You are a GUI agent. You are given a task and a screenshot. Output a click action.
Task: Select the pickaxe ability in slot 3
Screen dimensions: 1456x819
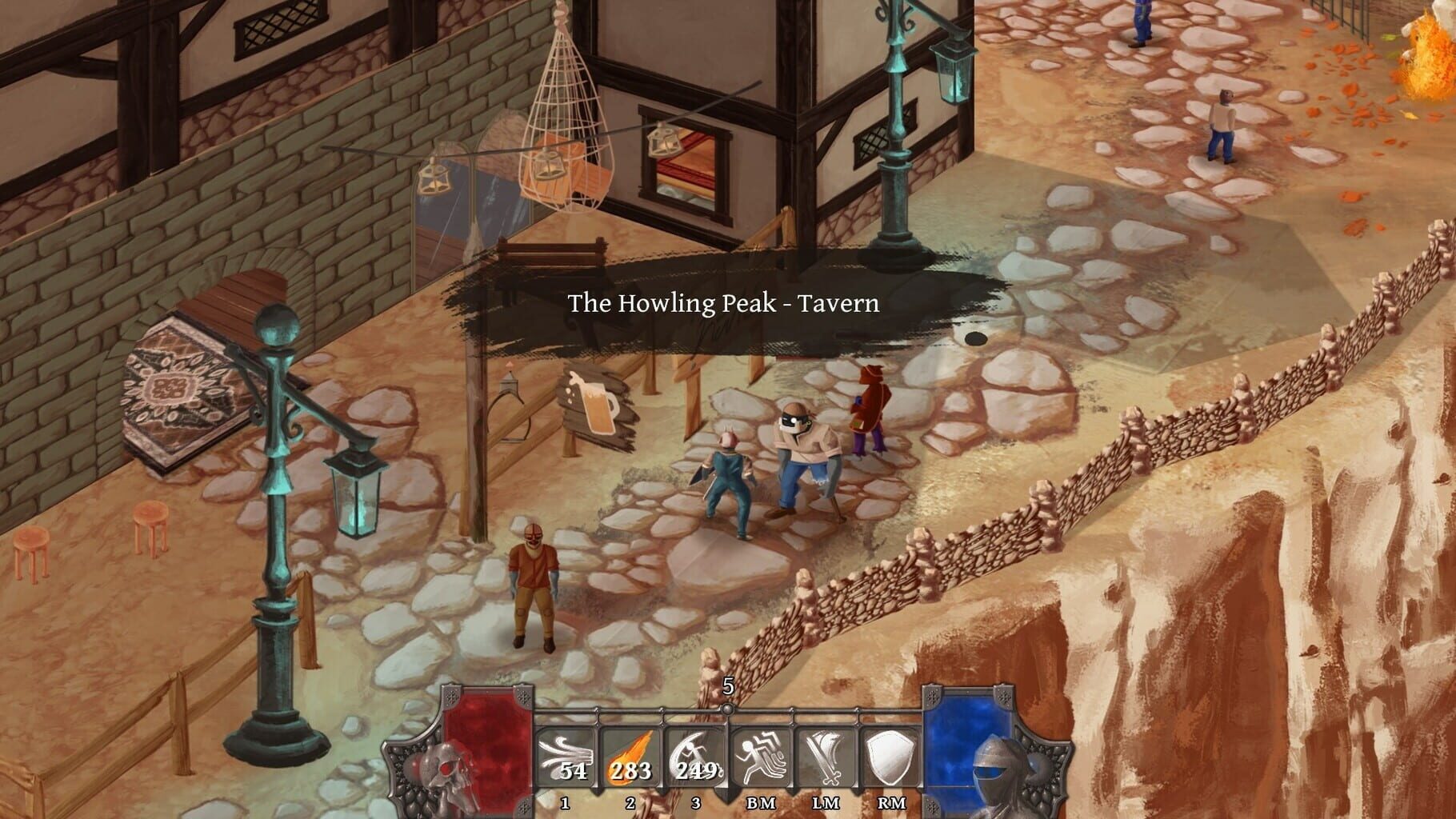[x=695, y=756]
